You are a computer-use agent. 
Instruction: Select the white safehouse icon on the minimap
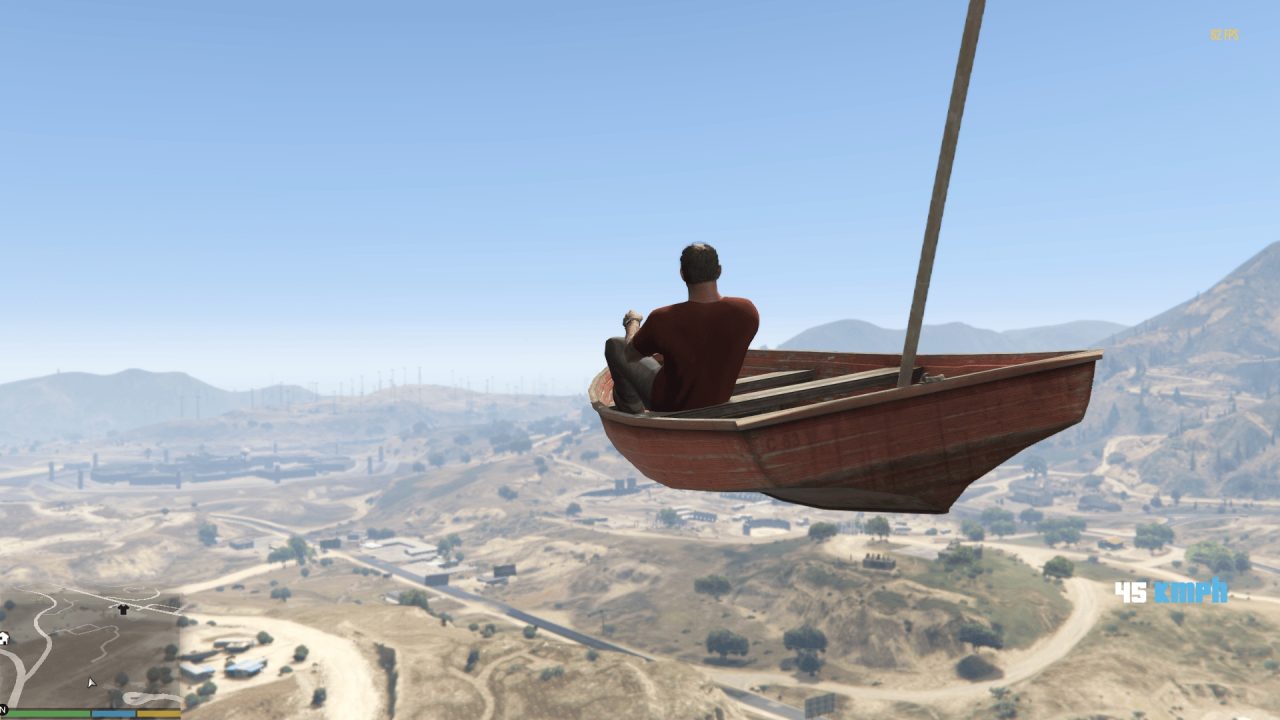pos(5,639)
